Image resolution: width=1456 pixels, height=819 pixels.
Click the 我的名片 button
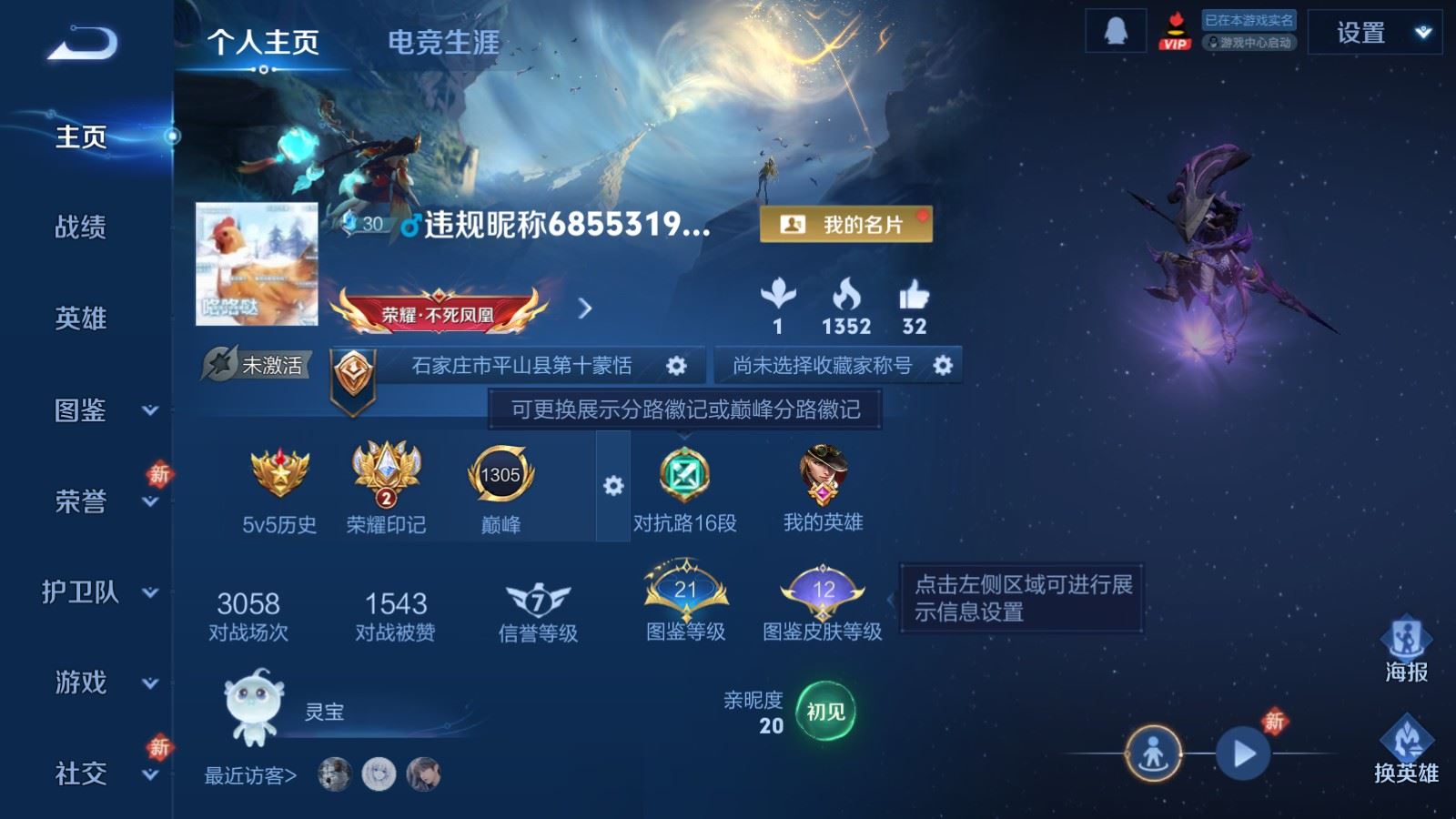coord(845,223)
